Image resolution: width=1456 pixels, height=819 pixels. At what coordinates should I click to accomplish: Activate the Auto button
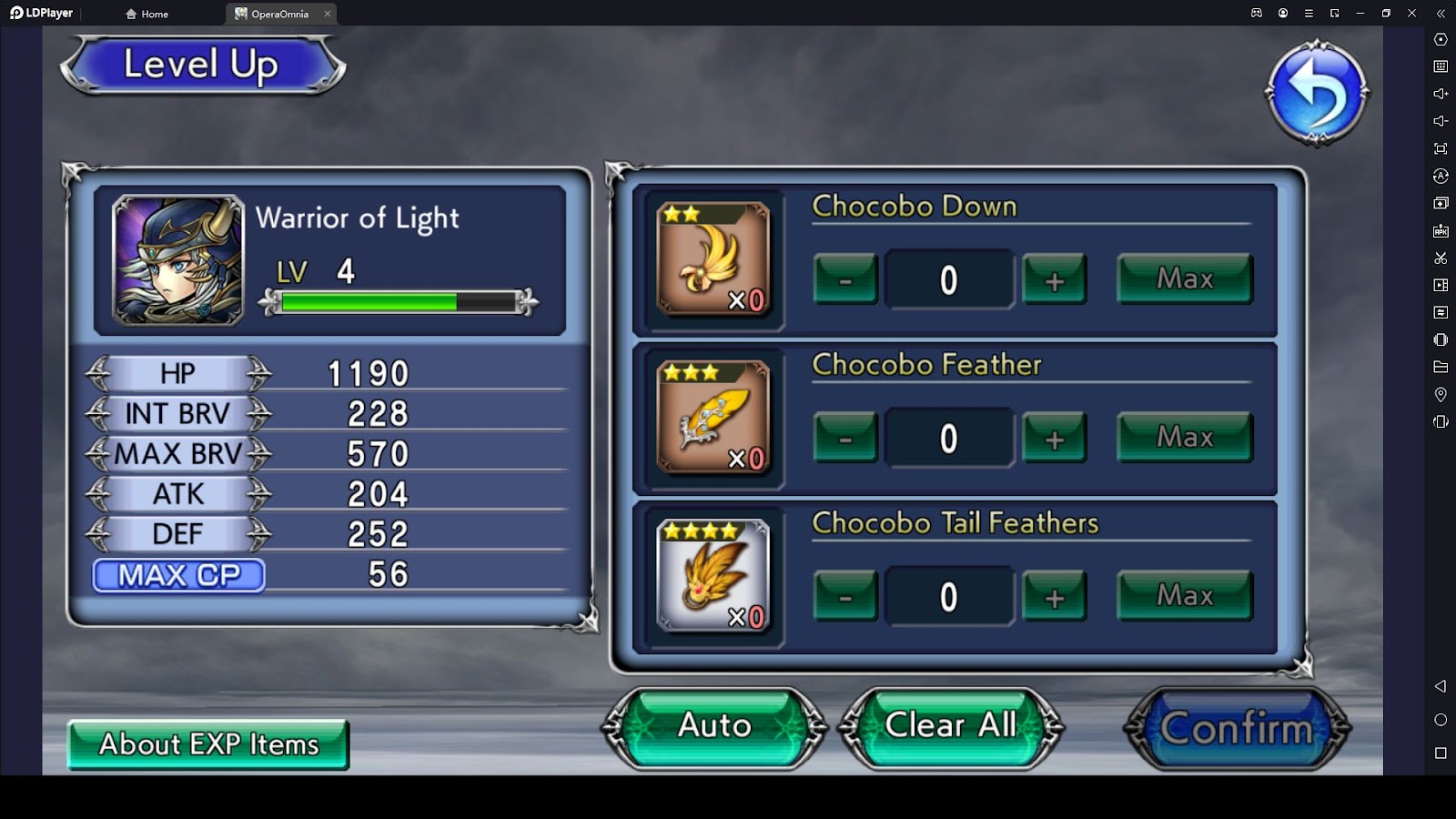tap(714, 726)
